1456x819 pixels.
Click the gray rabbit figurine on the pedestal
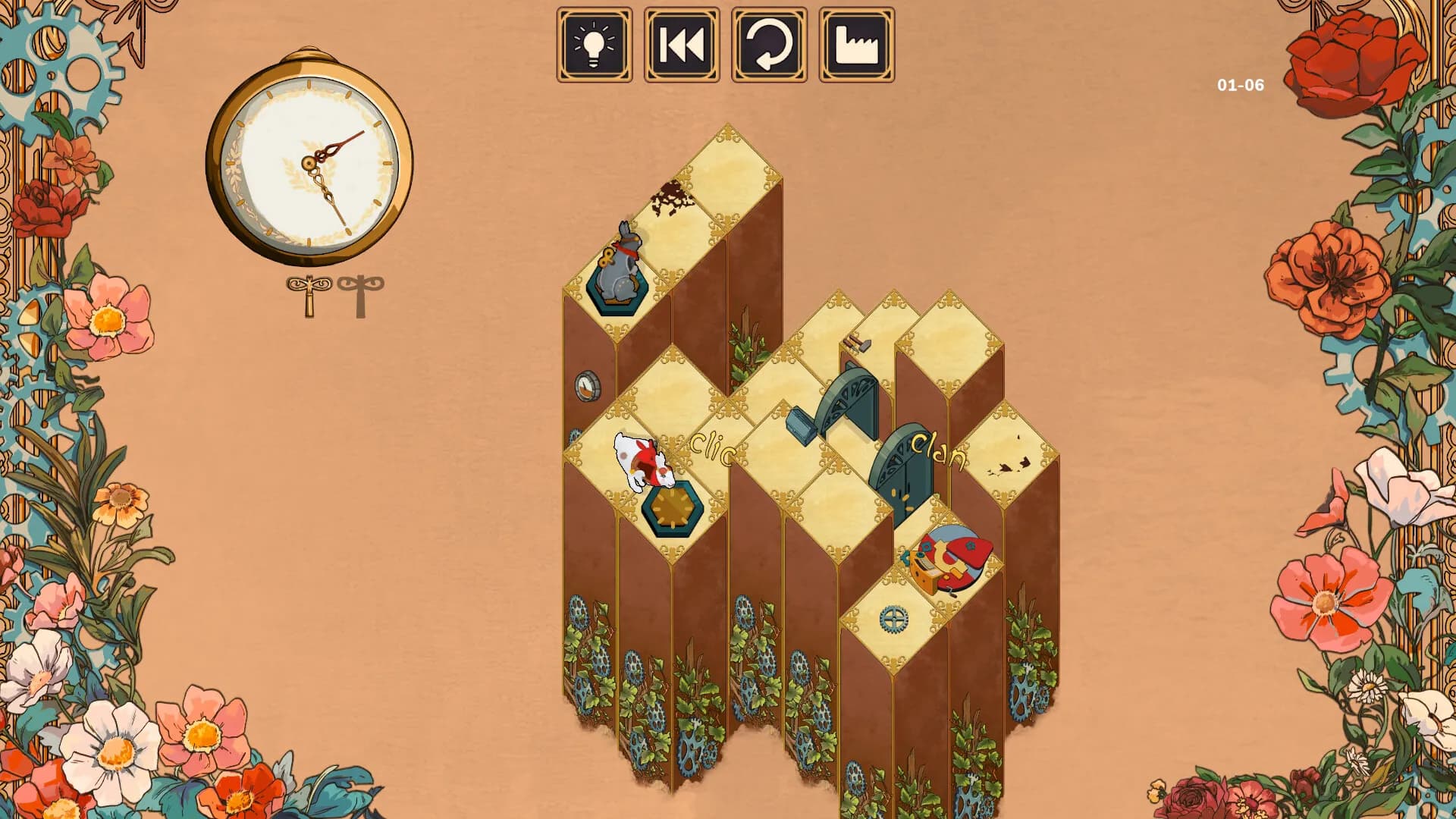(620, 266)
